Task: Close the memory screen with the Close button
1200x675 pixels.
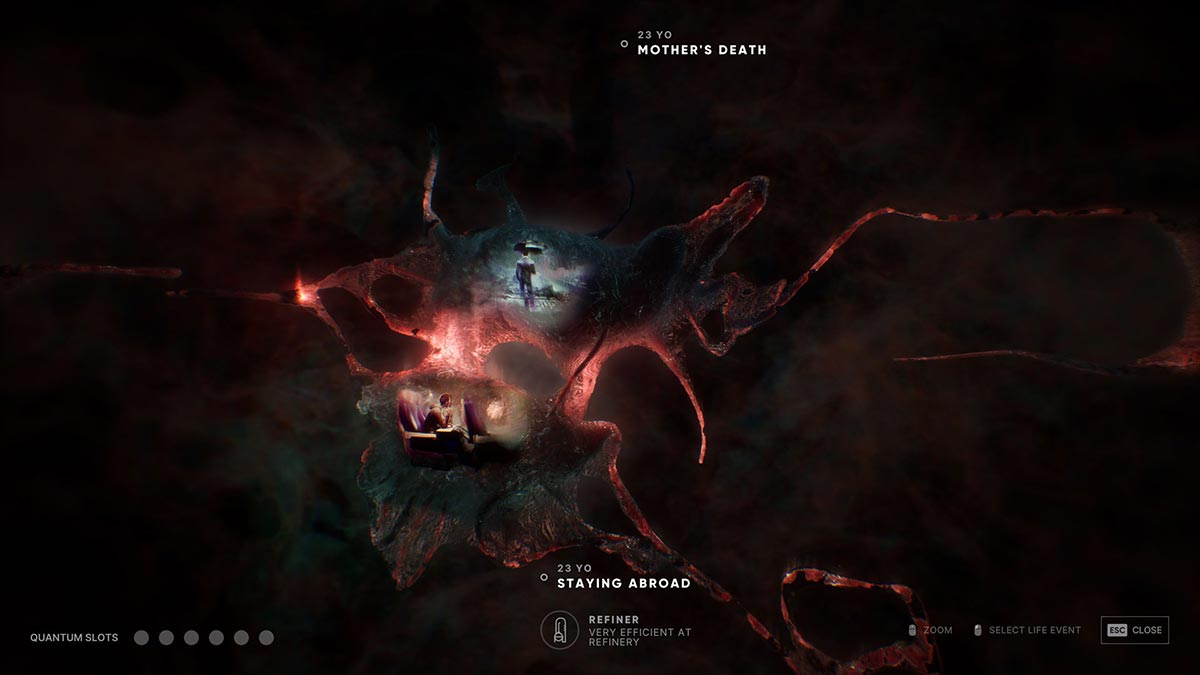Action: click(1135, 630)
